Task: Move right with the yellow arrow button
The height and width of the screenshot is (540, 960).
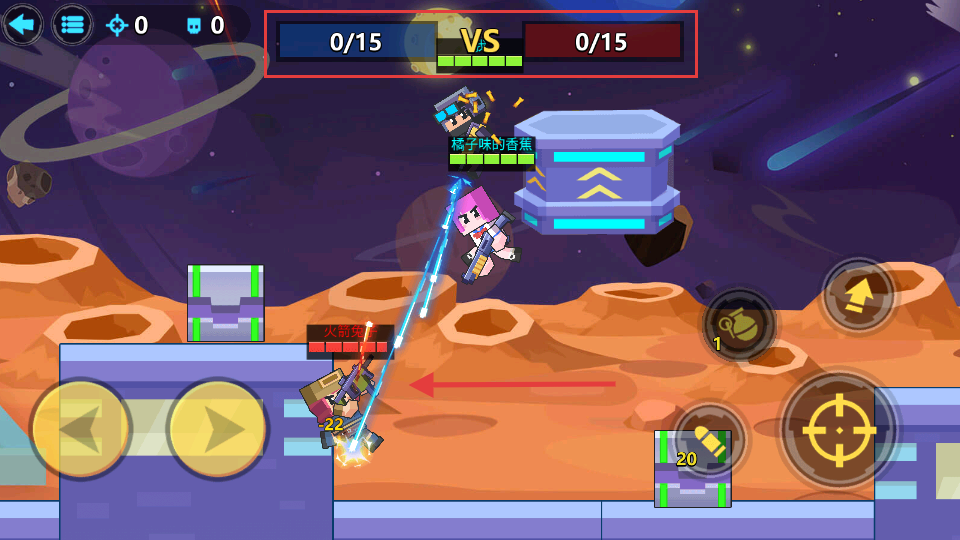Action: 217,429
